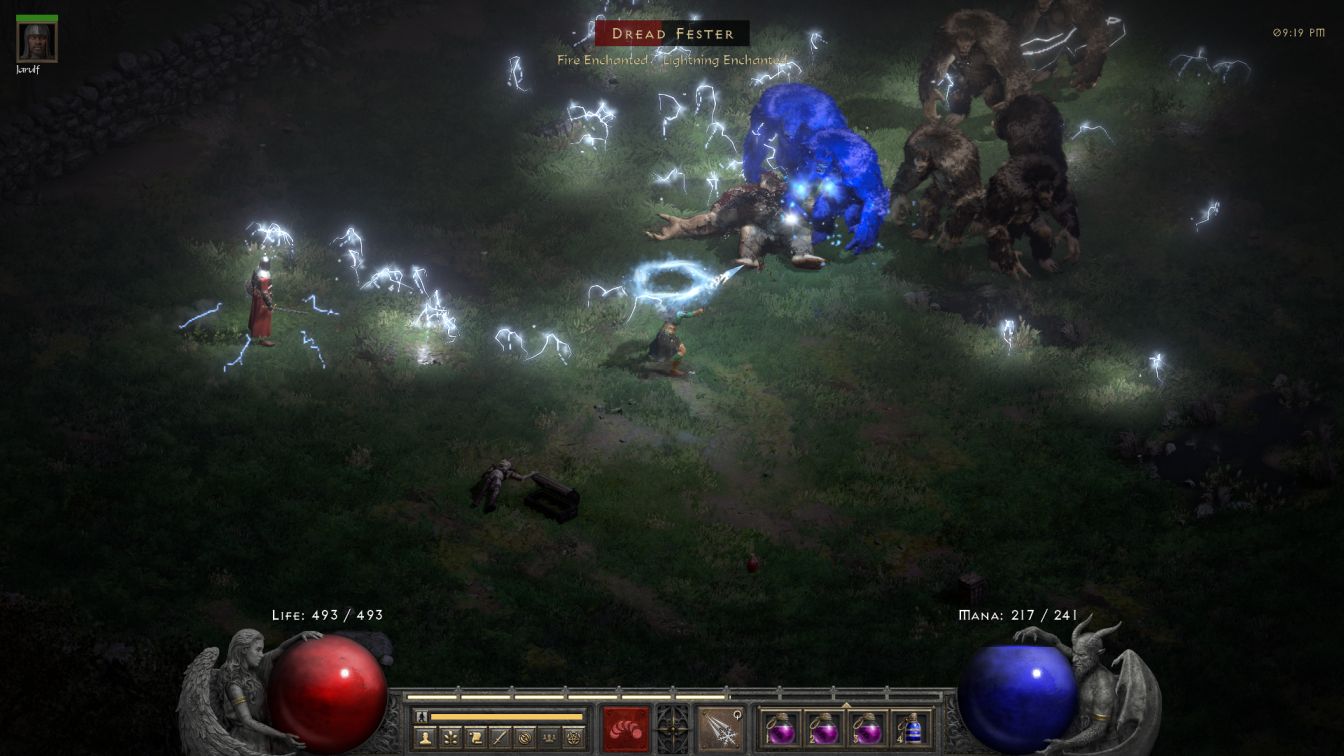Viewport: 1344px width, 756px height.
Task: Open the skill tree button with the branch icon
Action: (451, 738)
